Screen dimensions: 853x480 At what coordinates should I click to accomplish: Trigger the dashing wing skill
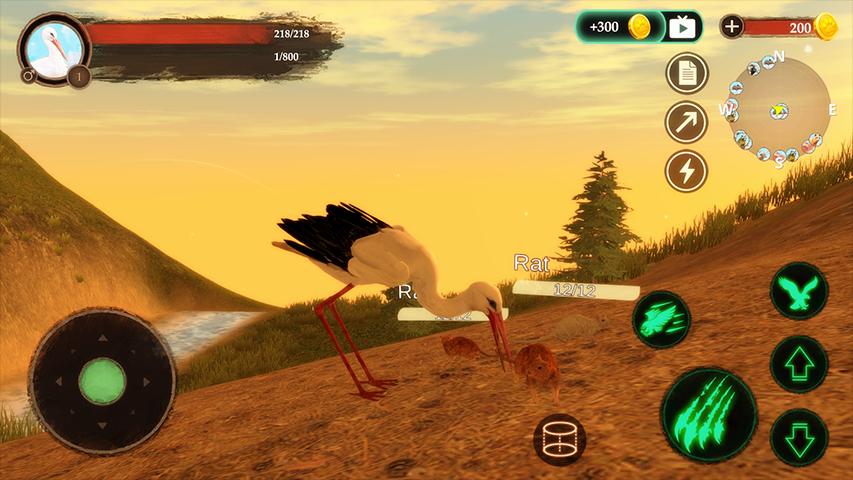661,319
